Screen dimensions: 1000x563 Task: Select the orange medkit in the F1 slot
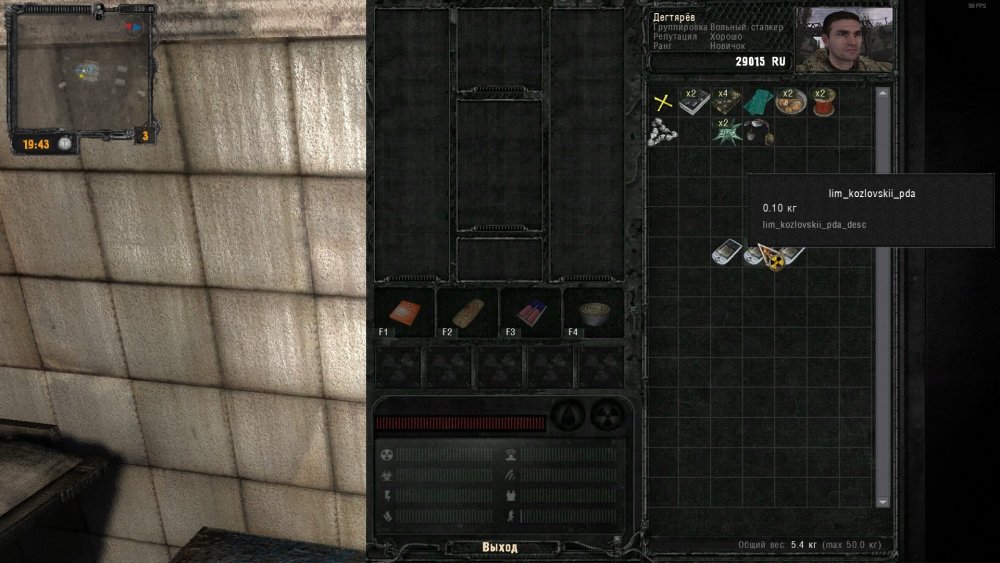point(405,313)
